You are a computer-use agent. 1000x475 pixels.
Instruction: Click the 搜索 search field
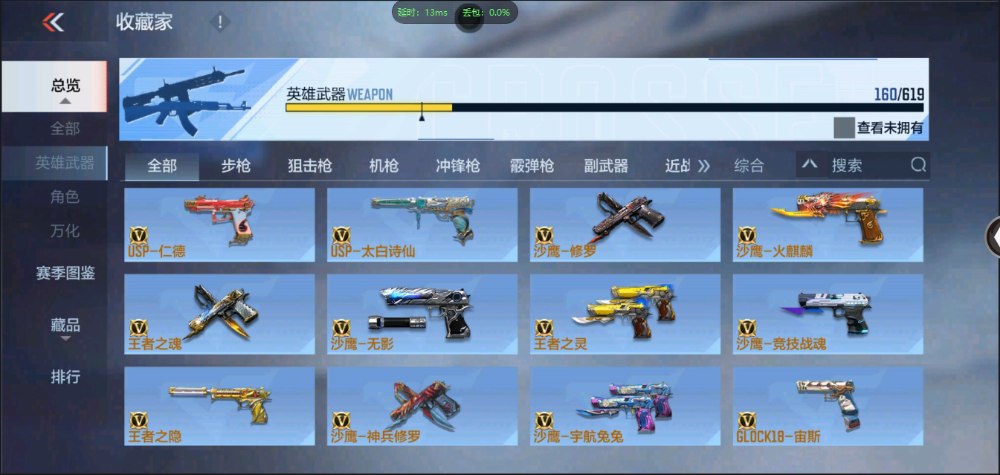865,166
